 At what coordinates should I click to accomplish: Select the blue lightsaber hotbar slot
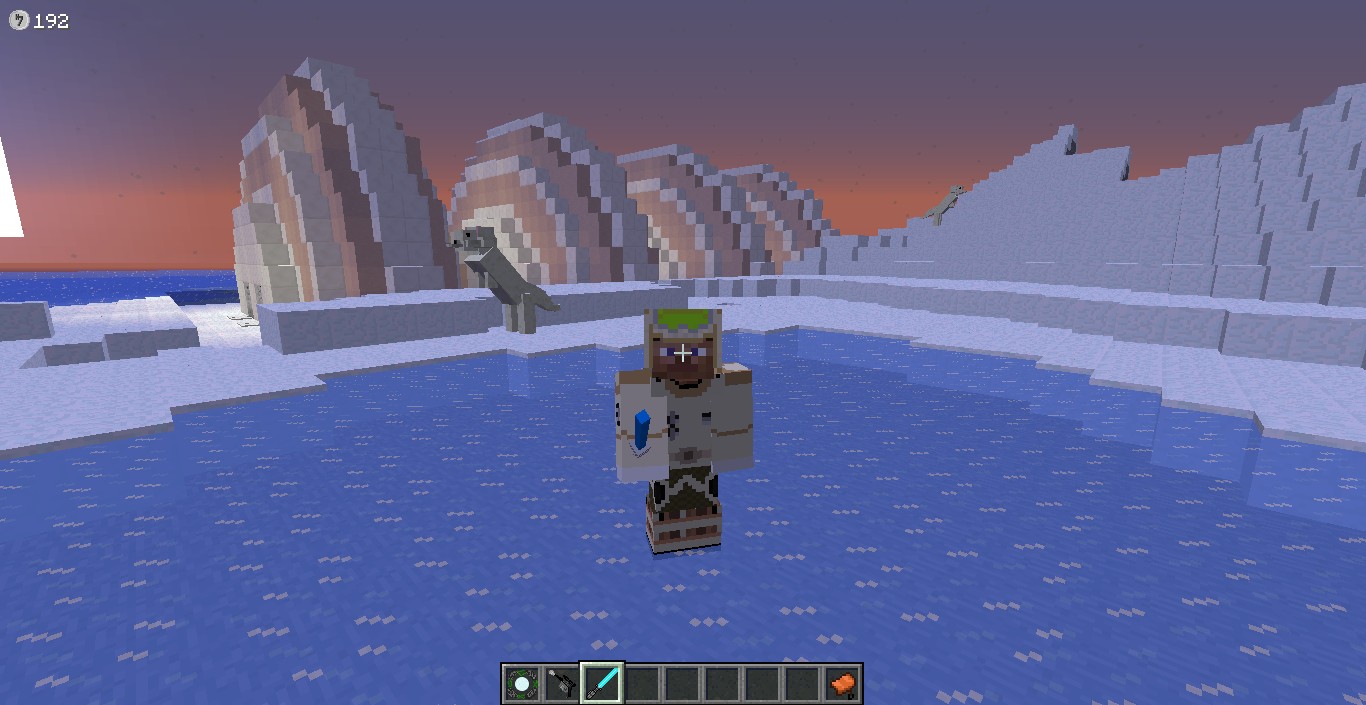click(x=602, y=684)
